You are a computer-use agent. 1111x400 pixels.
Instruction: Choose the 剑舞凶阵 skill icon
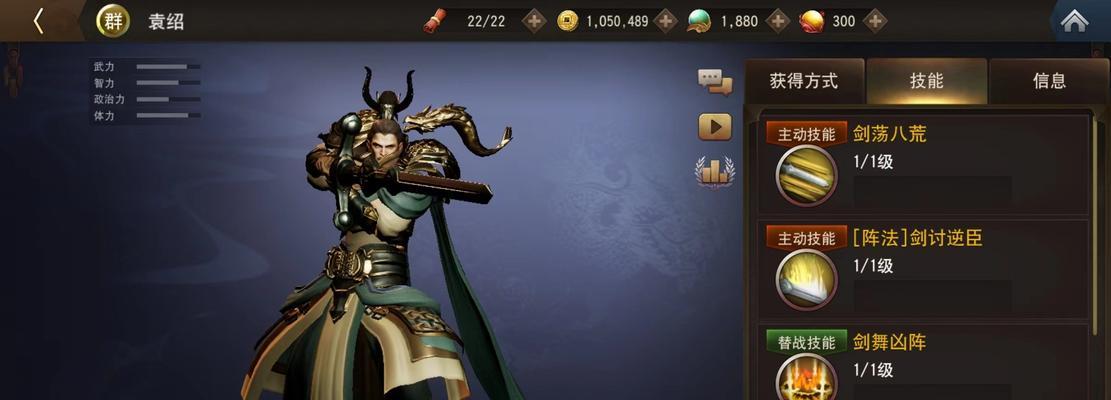tap(806, 380)
